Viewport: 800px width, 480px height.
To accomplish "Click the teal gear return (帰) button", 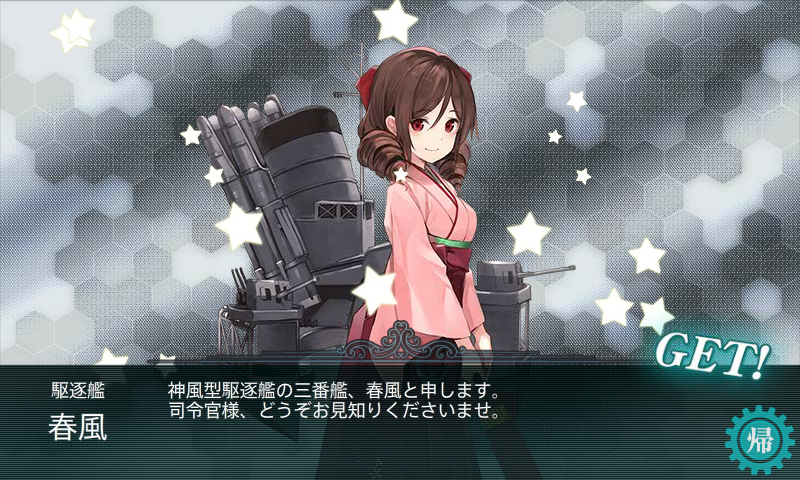I will (x=758, y=439).
